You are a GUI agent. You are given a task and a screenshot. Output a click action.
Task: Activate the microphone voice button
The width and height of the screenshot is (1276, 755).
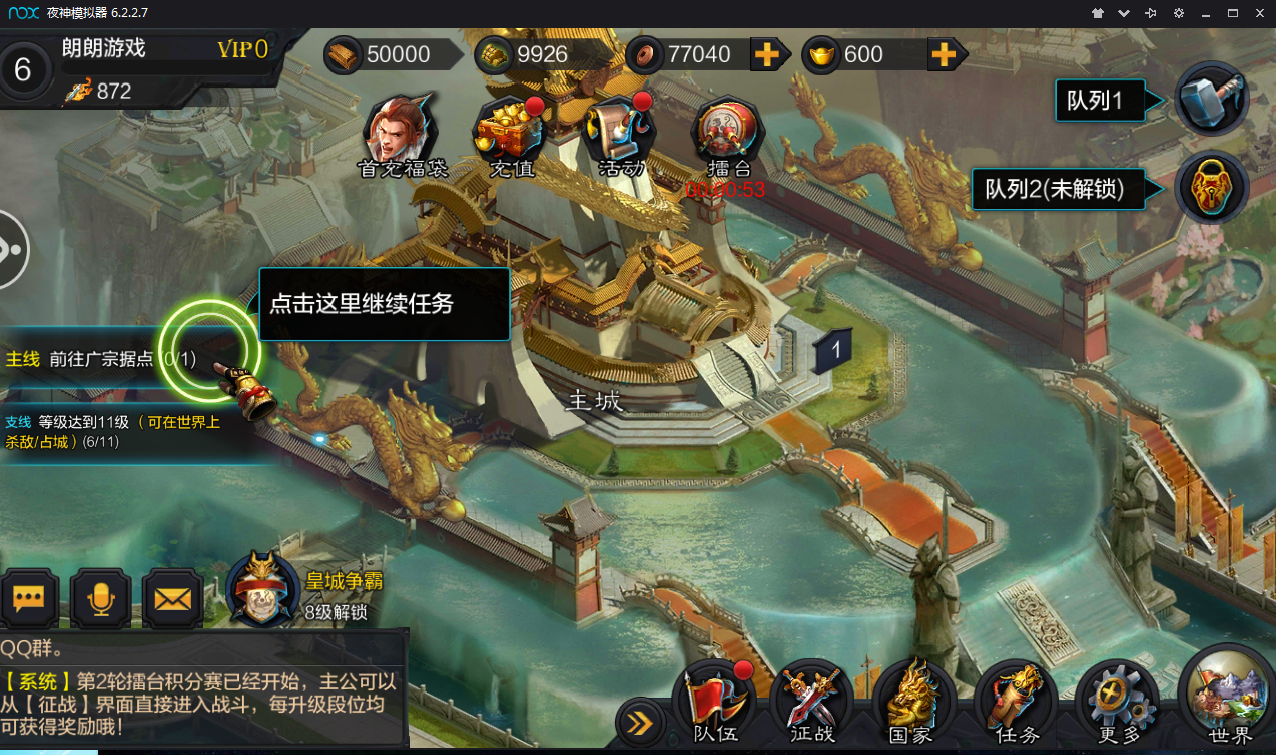coord(100,599)
